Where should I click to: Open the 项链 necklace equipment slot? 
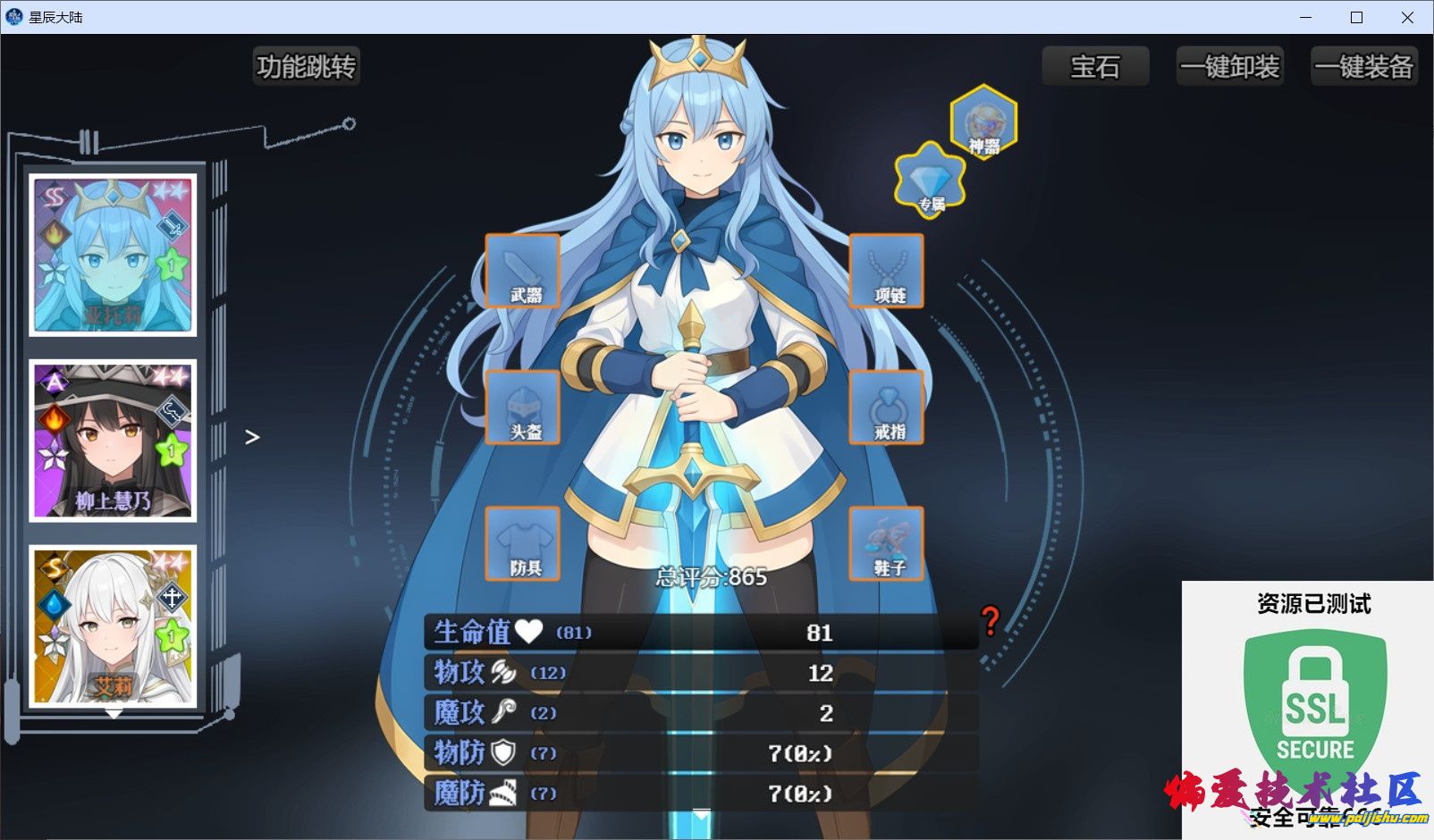888,271
